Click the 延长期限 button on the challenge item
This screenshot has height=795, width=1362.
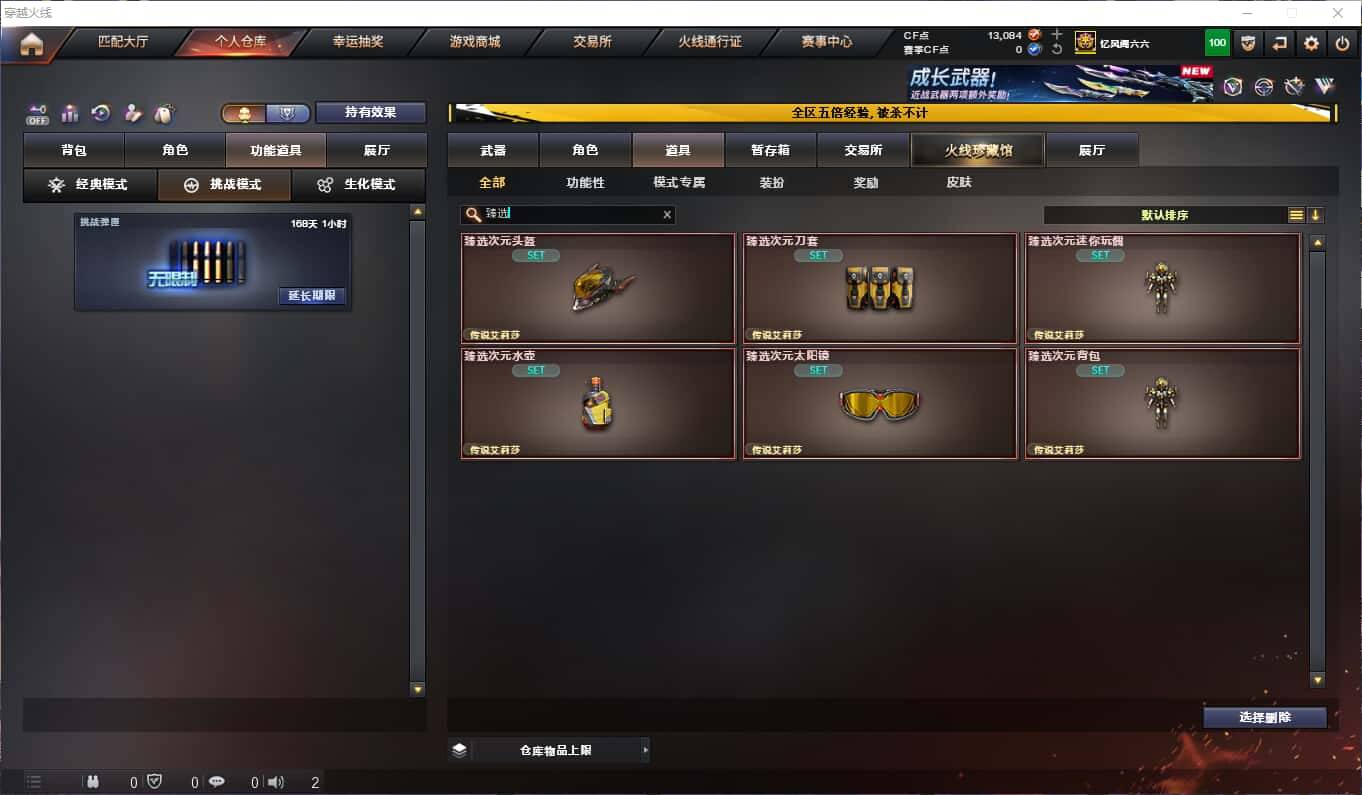[x=312, y=296]
